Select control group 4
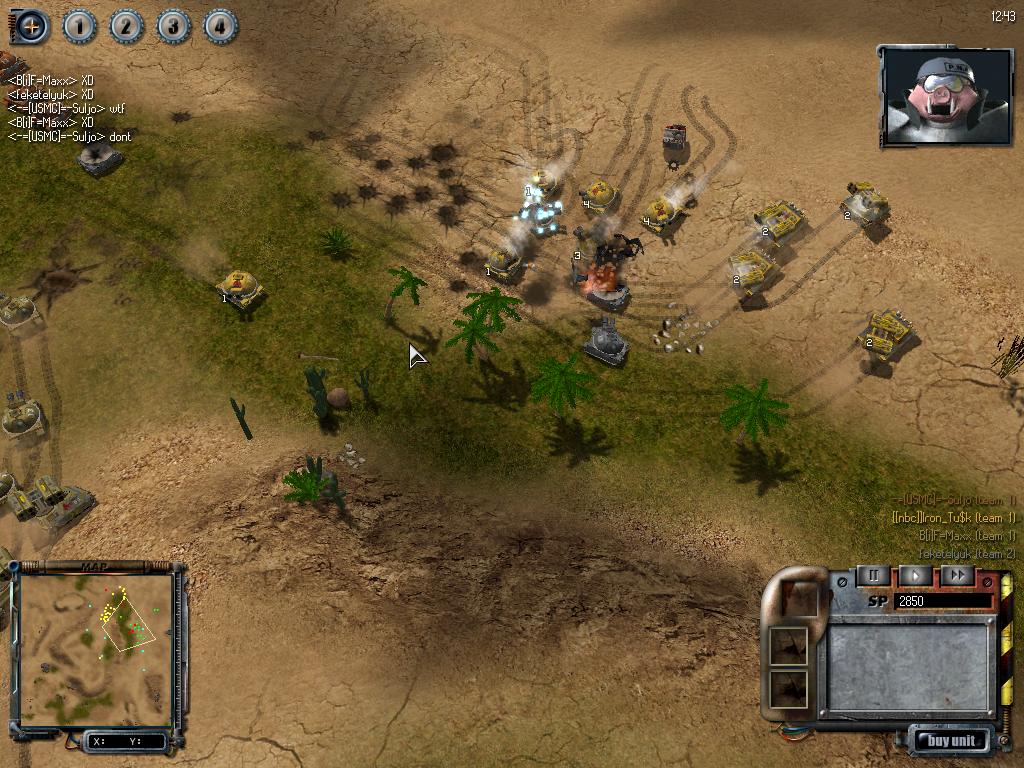Viewport: 1024px width, 768px height. point(221,26)
